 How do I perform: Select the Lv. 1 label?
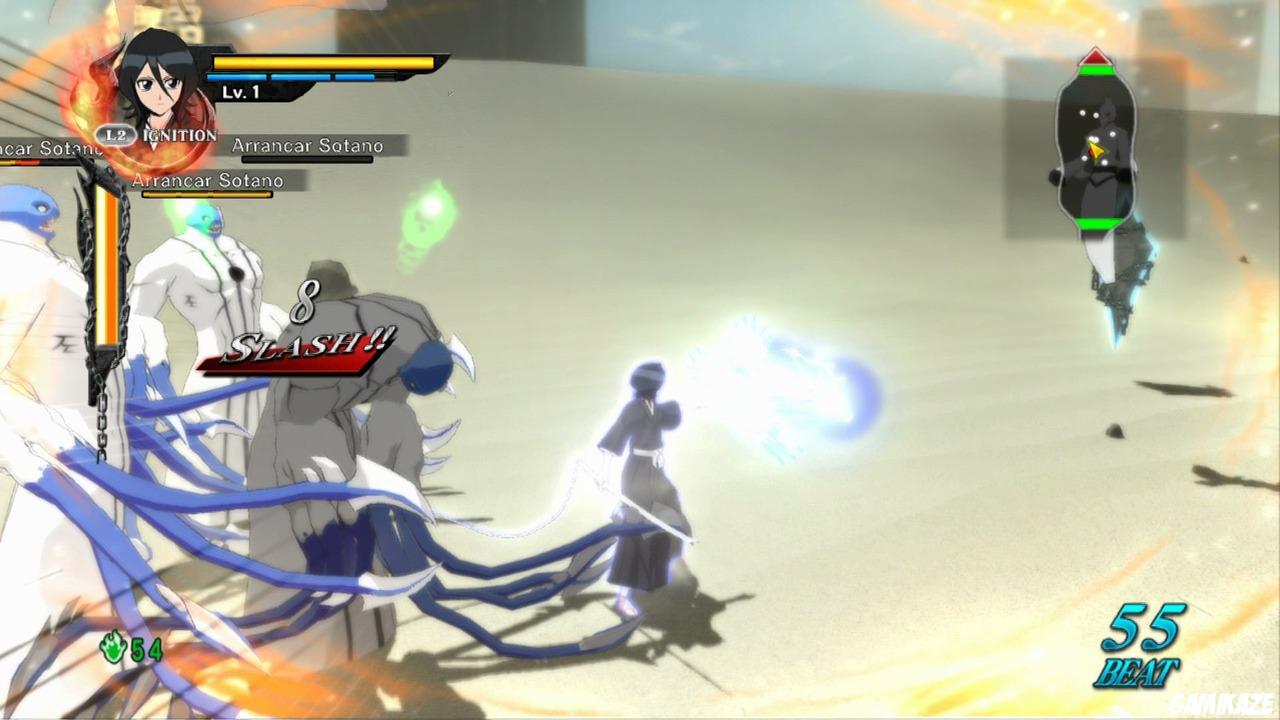240,92
